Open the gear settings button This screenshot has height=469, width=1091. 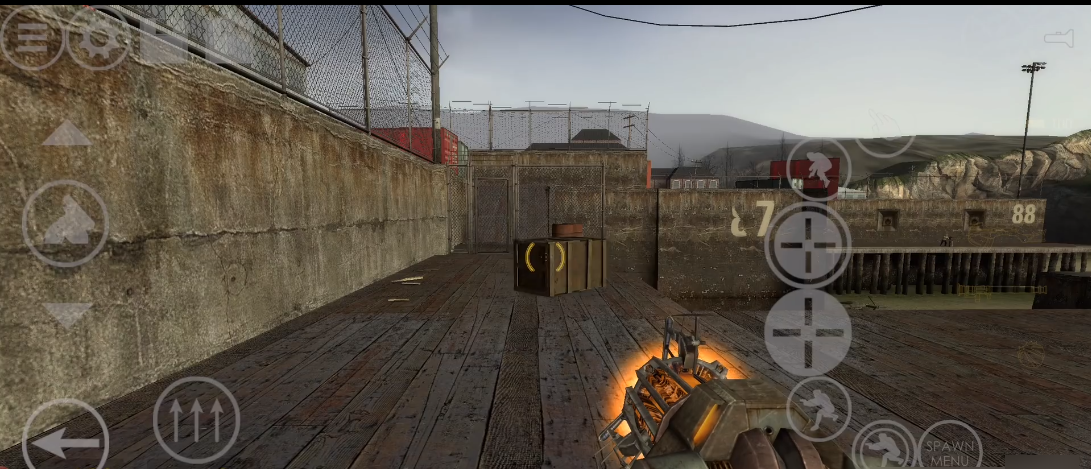pyautogui.click(x=98, y=38)
